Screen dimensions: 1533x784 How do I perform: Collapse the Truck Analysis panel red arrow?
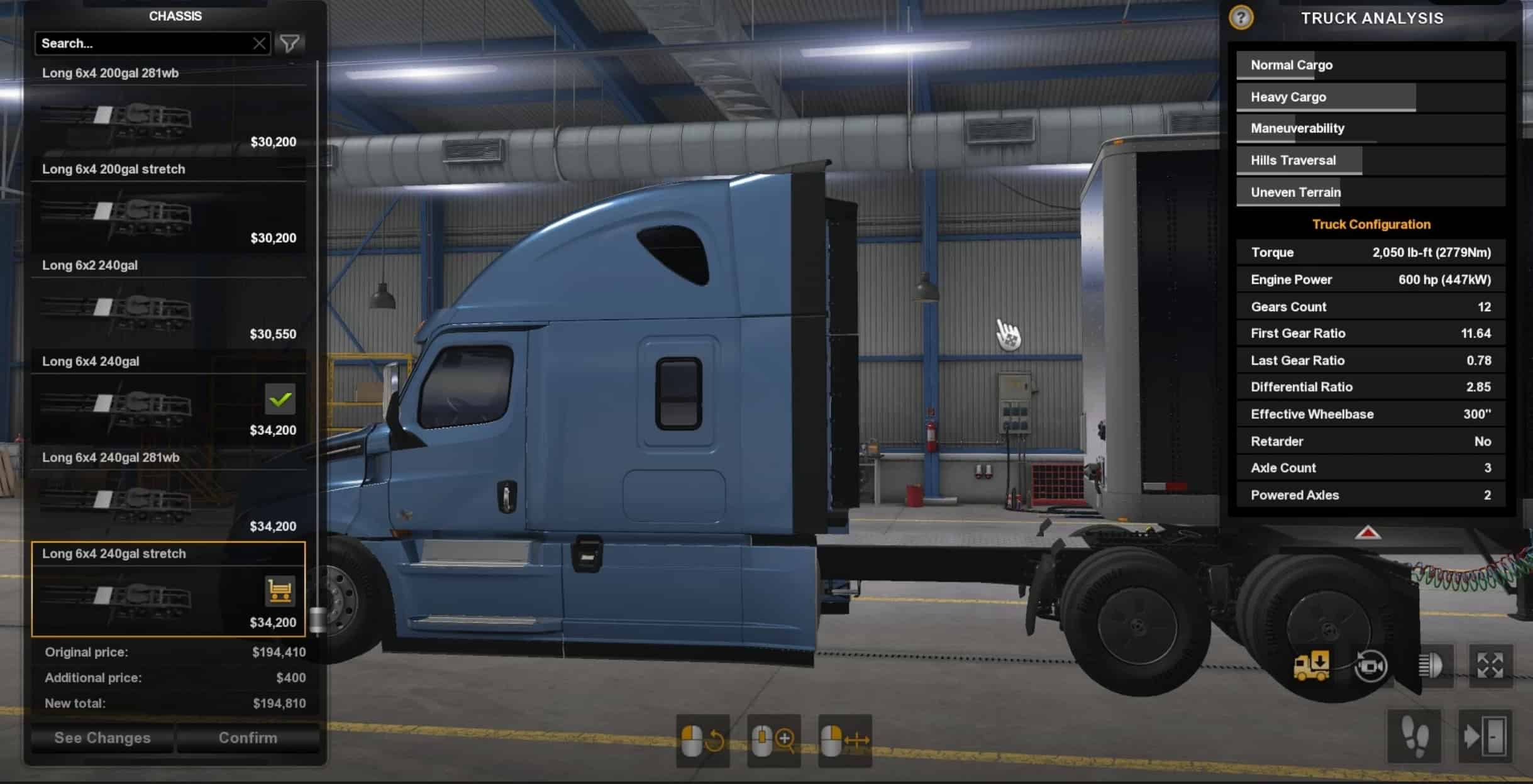1368,534
